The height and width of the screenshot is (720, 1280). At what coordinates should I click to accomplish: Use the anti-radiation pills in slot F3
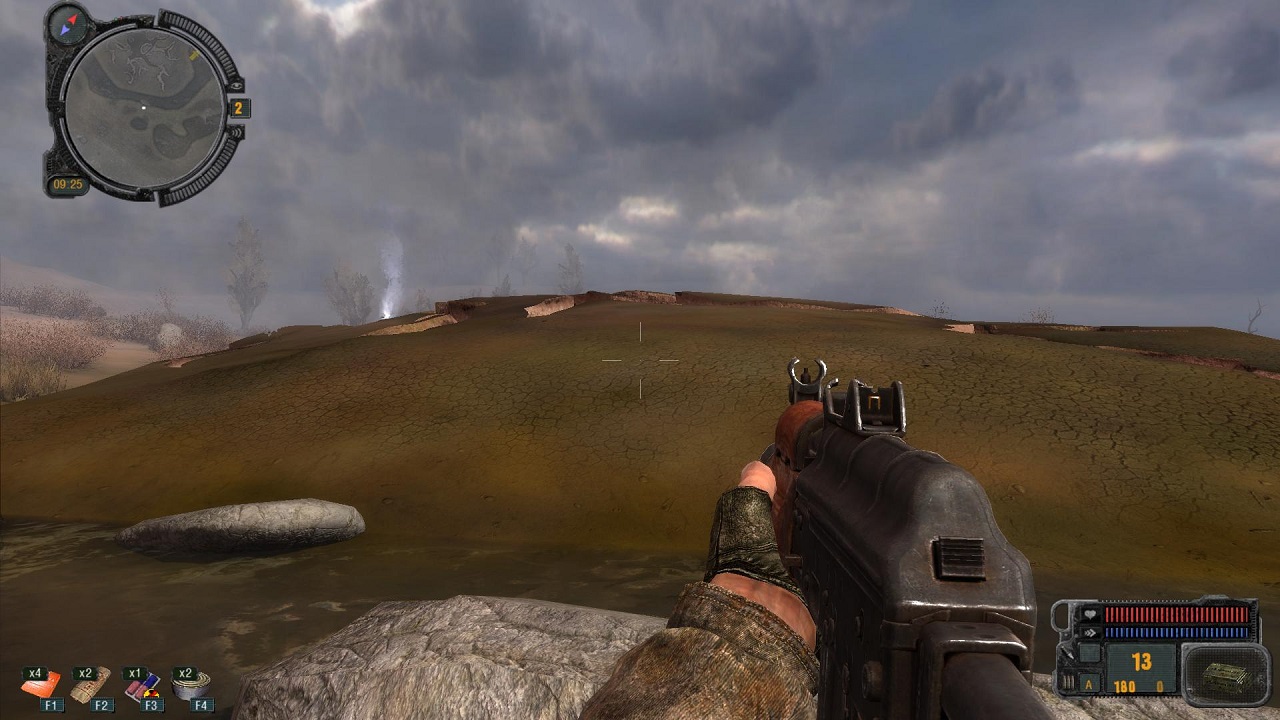coord(141,686)
